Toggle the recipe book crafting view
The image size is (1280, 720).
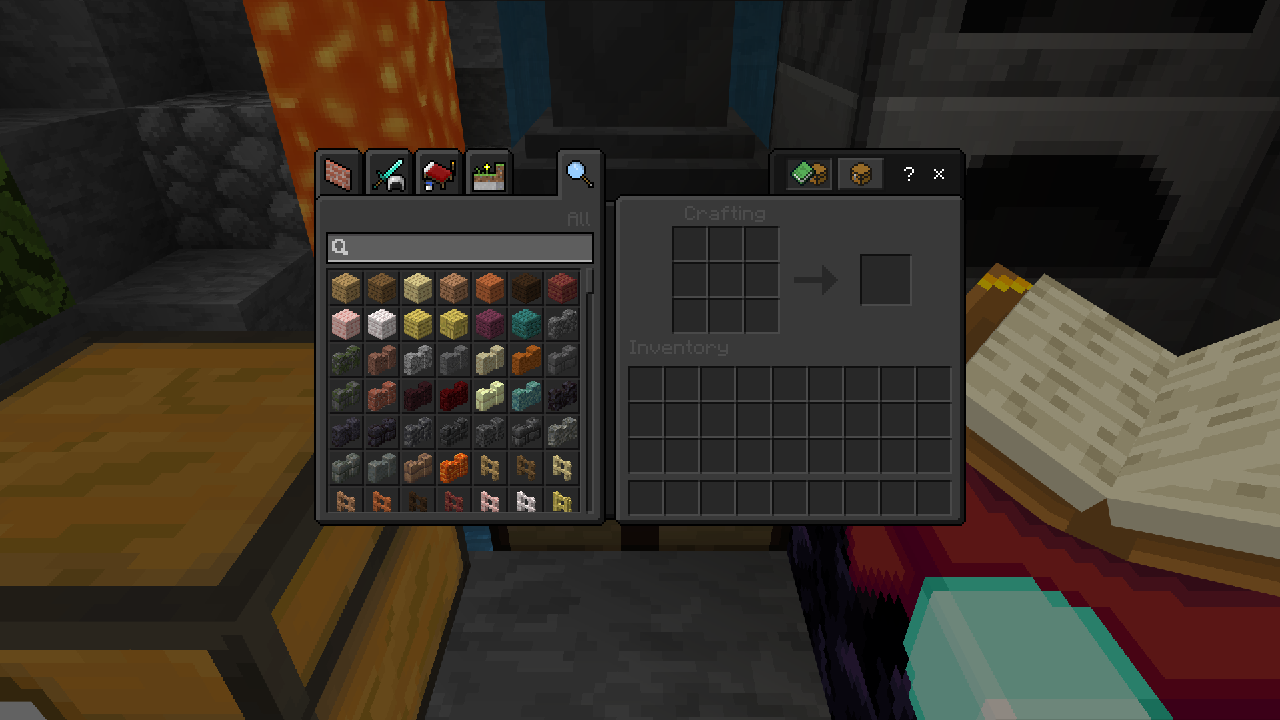[808, 174]
